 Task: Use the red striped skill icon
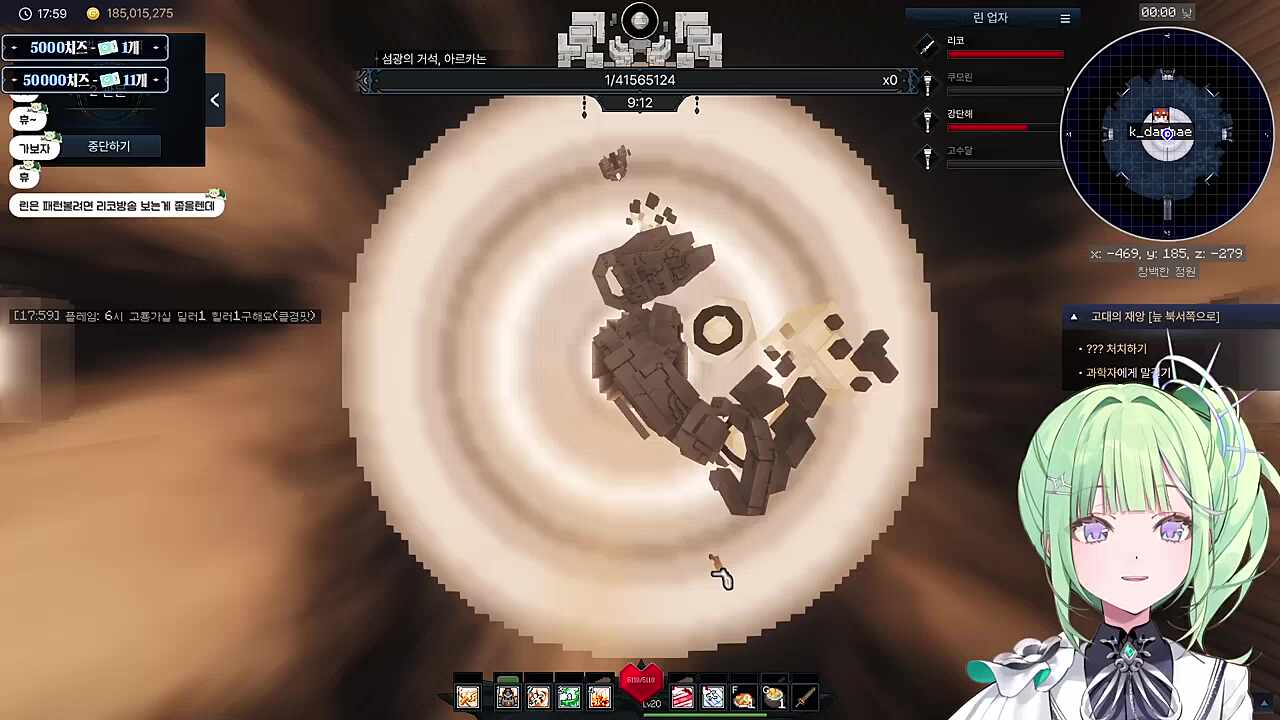(682, 697)
